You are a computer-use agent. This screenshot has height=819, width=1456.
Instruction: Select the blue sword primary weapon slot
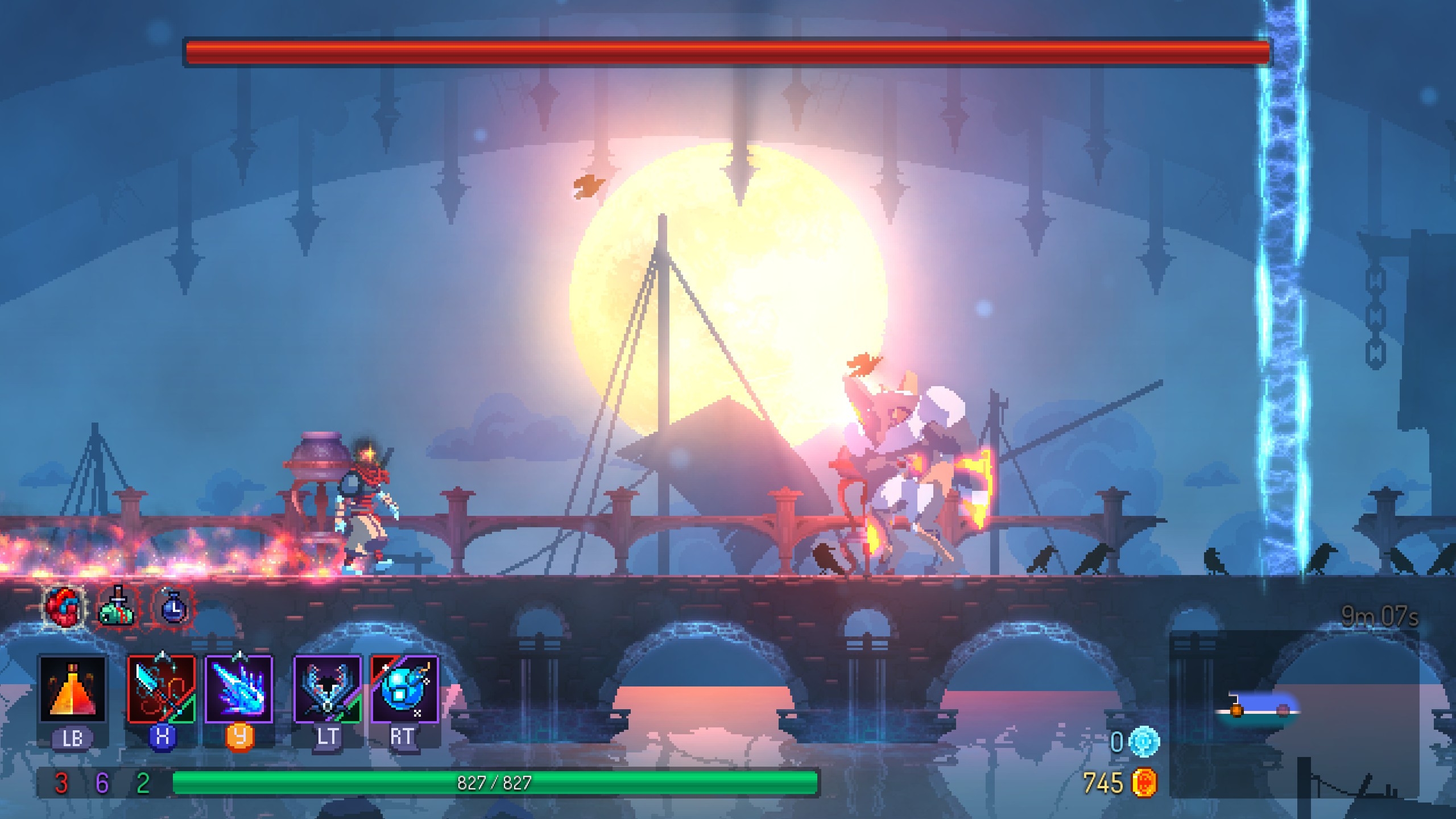(x=162, y=689)
